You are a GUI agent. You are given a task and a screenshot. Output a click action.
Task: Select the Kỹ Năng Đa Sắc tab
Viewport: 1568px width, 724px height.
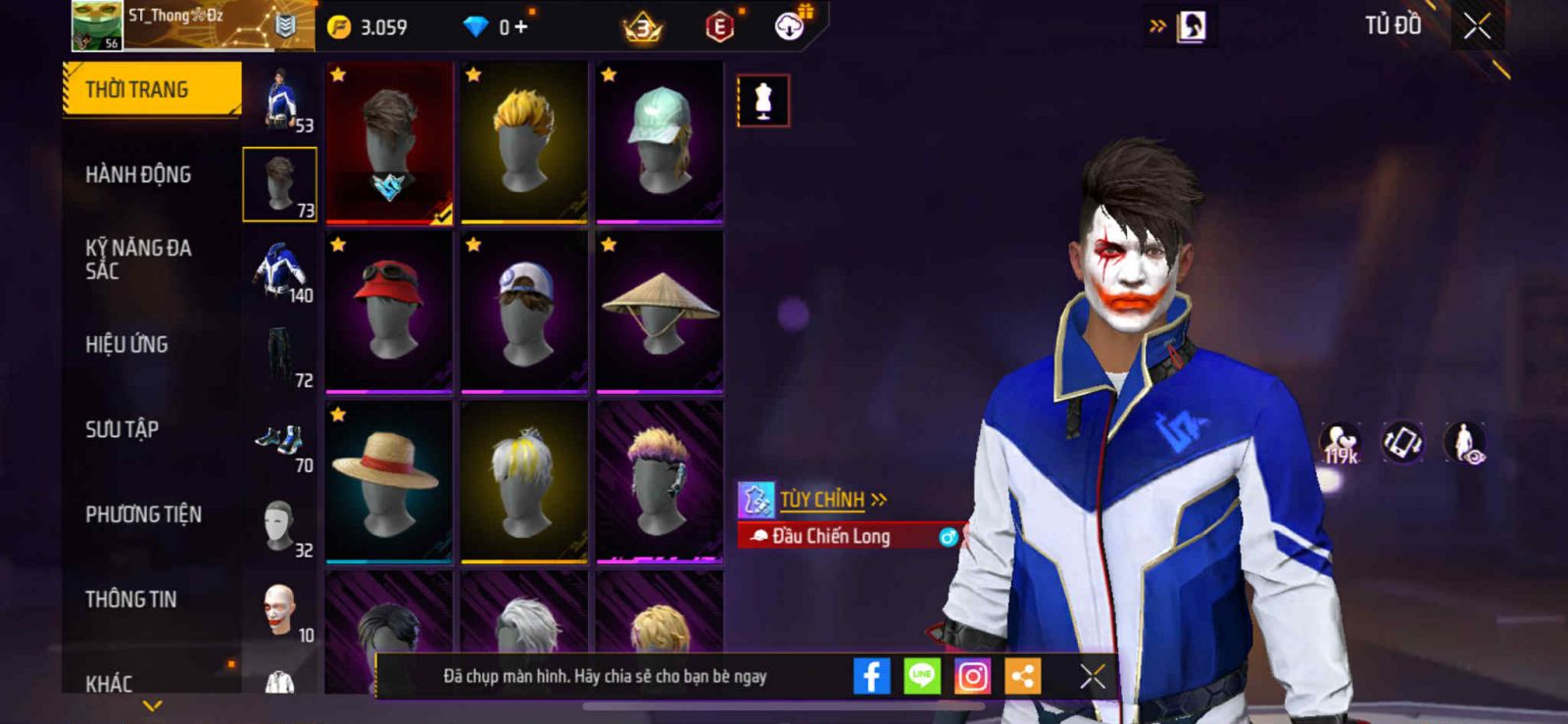coord(138,260)
